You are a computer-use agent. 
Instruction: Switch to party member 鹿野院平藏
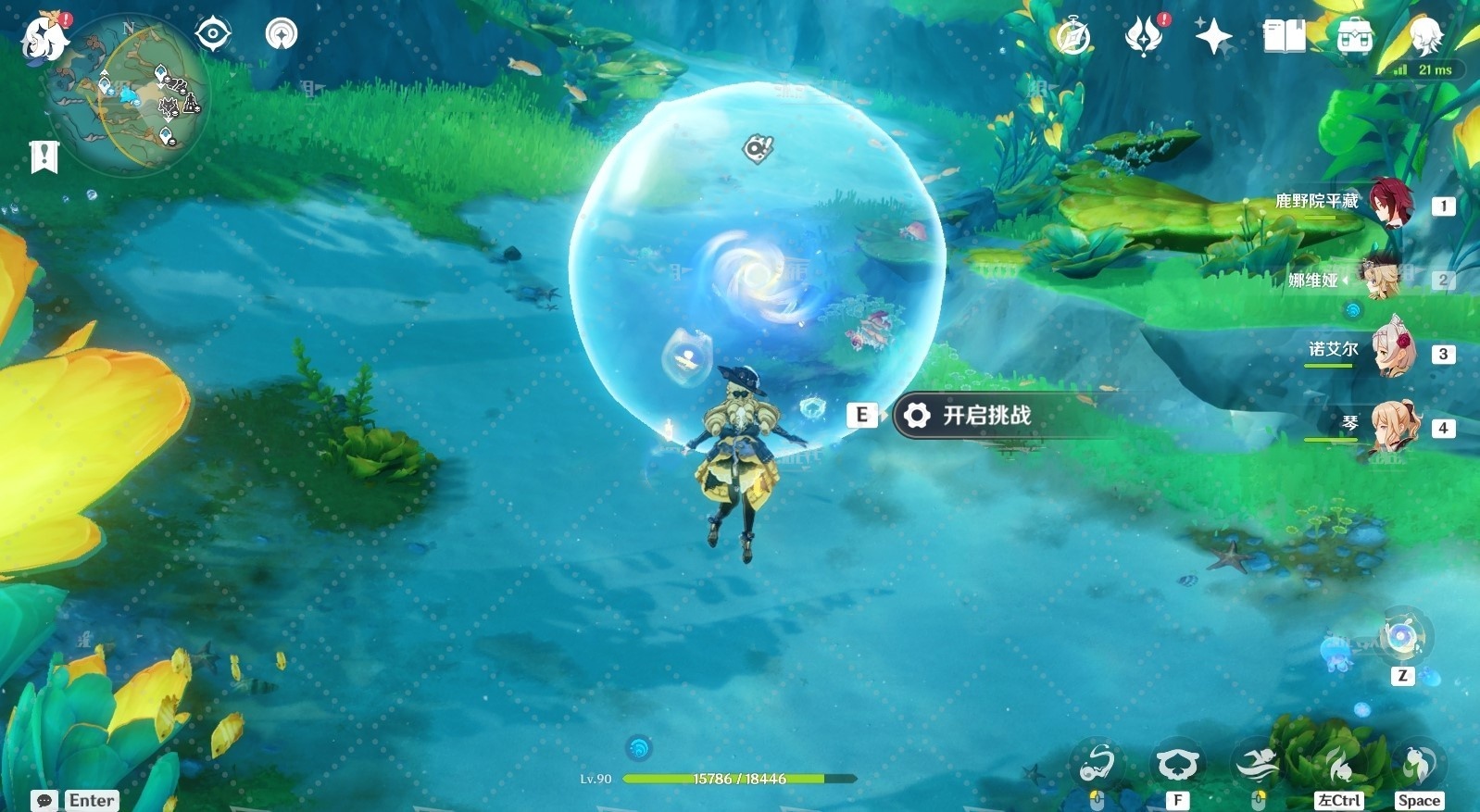tap(1389, 204)
